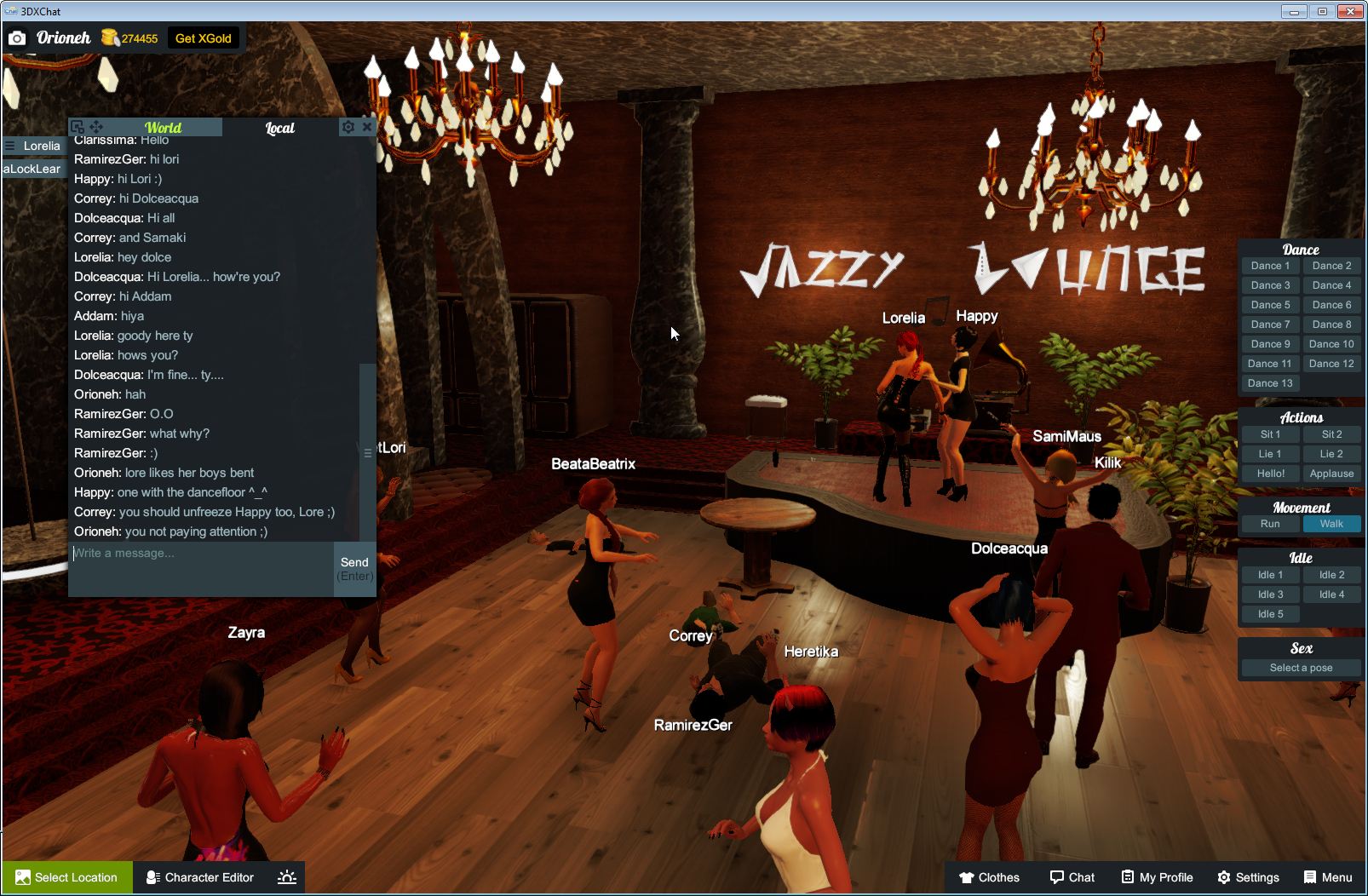The width and height of the screenshot is (1368, 896).
Task: Click the World chat tab
Action: tap(164, 127)
